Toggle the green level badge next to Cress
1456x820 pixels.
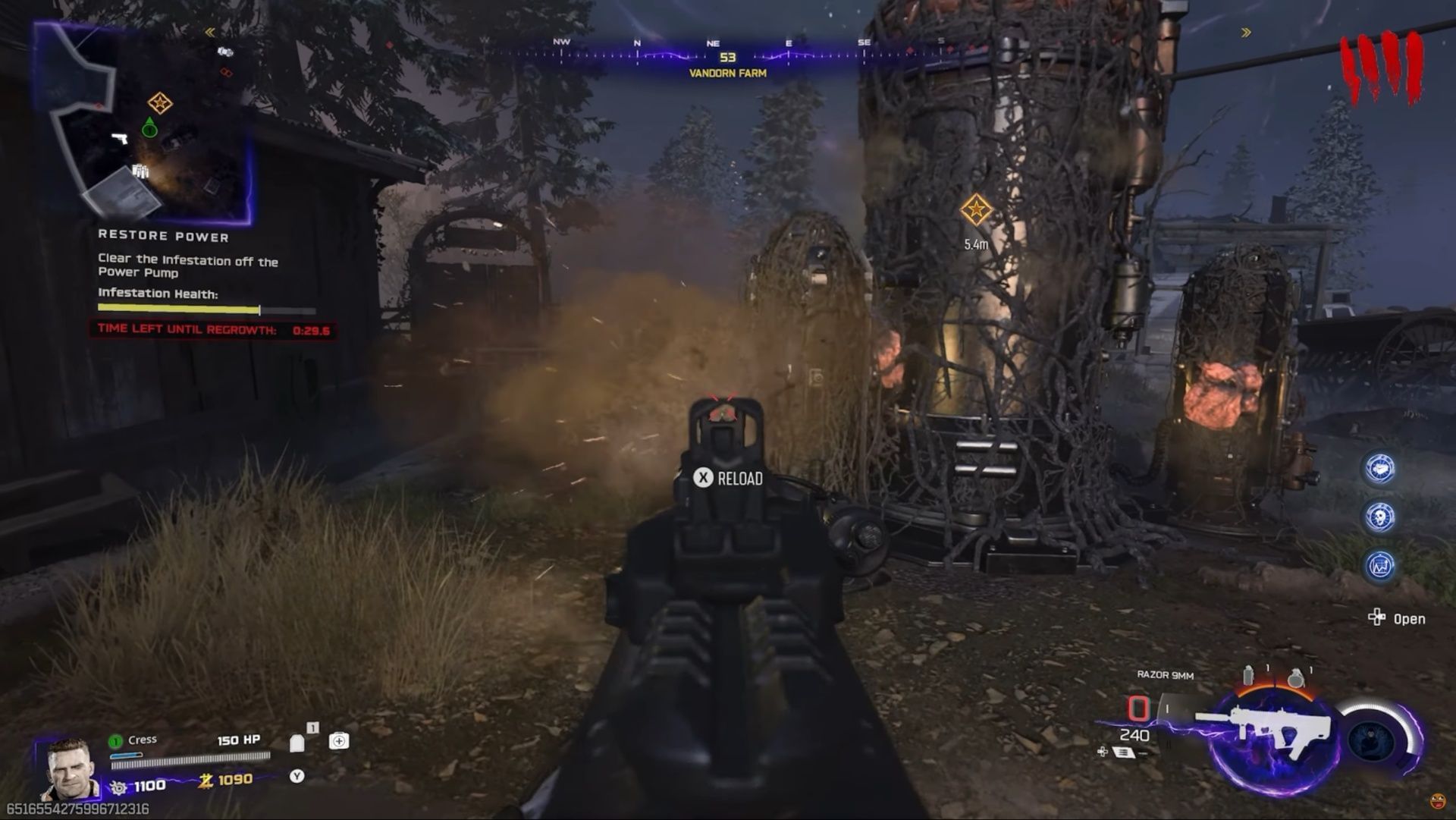117,741
